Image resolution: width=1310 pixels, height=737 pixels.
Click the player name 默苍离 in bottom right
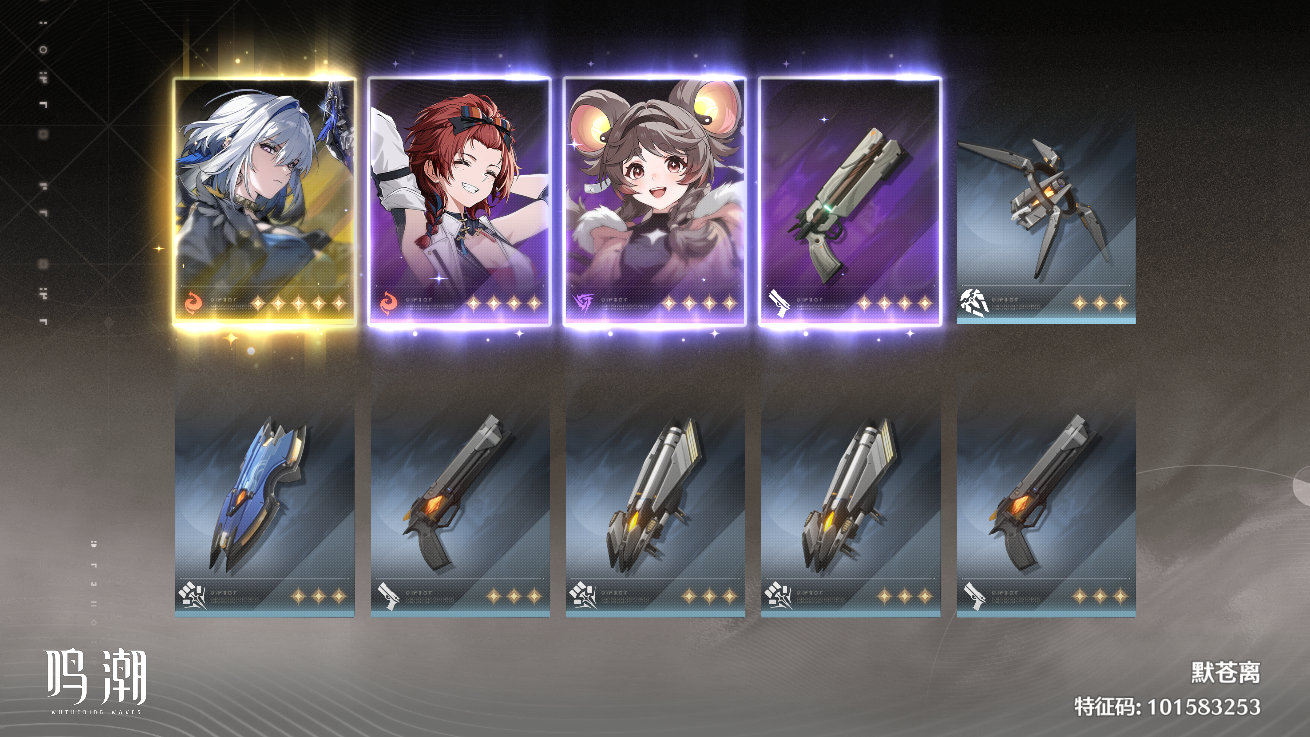tap(1226, 674)
